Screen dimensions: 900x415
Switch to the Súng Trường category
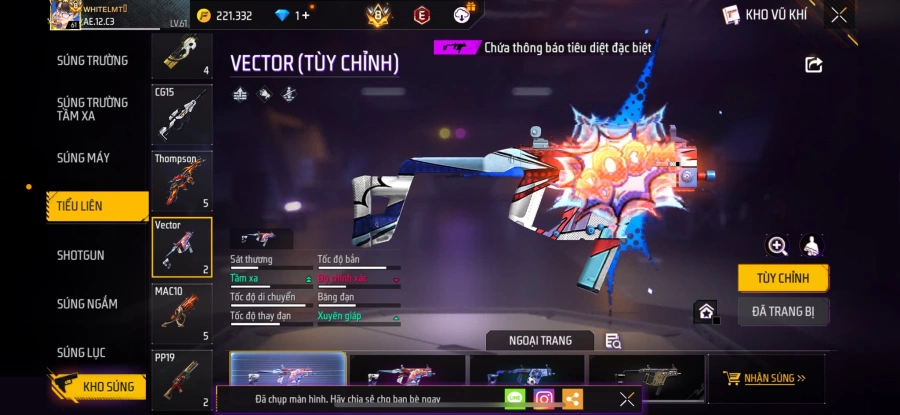pyautogui.click(x=92, y=60)
